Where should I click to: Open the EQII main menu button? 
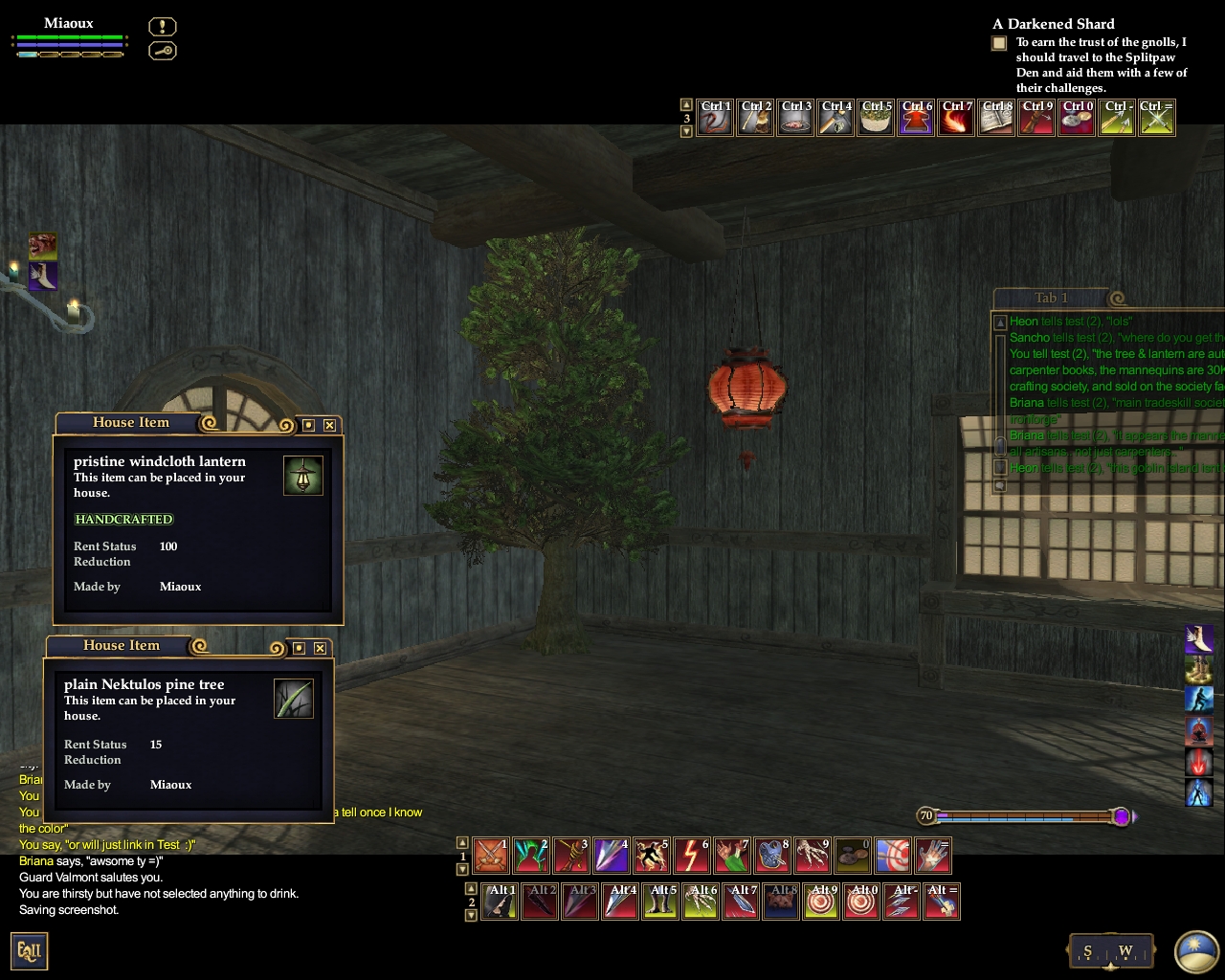(30, 951)
